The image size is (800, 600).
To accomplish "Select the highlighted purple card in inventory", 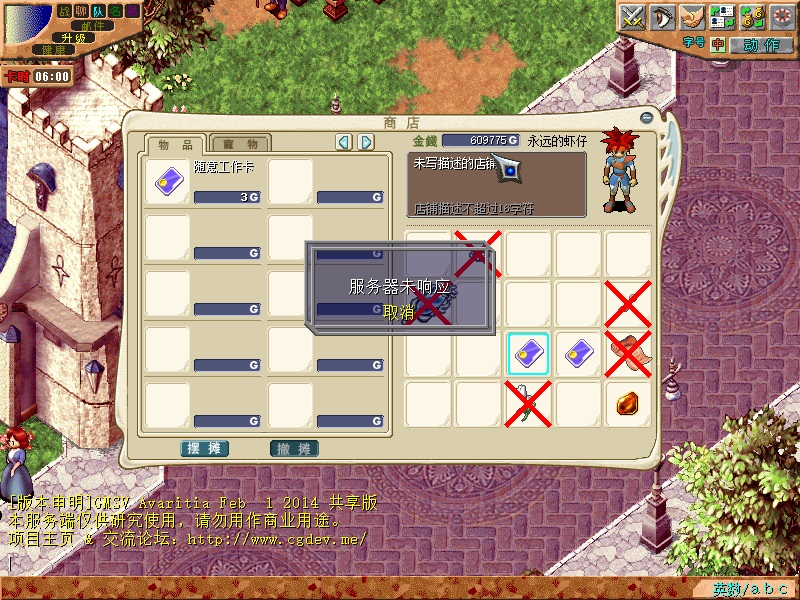I will pos(528,354).
